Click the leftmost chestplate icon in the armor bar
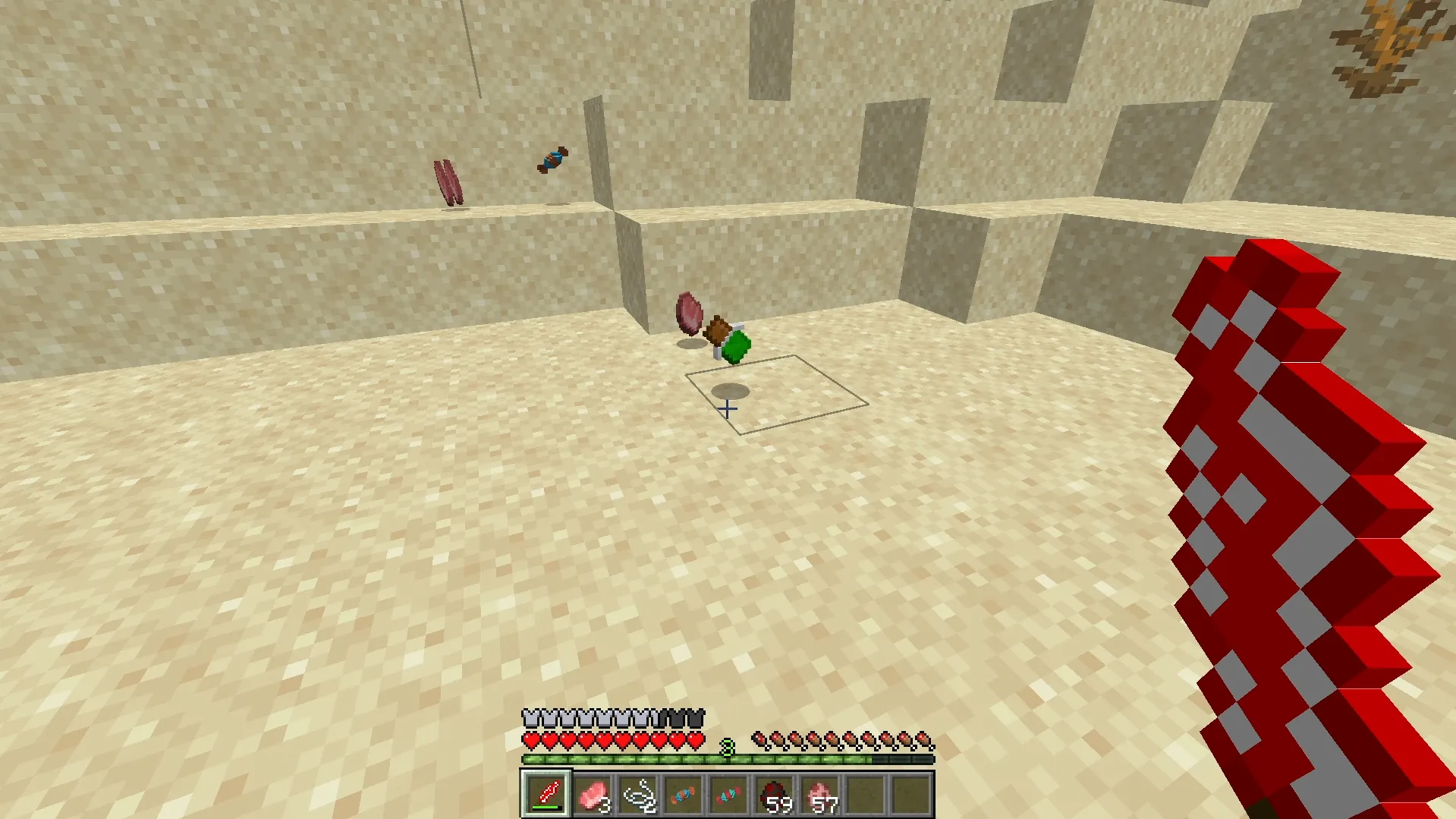1456x819 pixels. click(530, 717)
